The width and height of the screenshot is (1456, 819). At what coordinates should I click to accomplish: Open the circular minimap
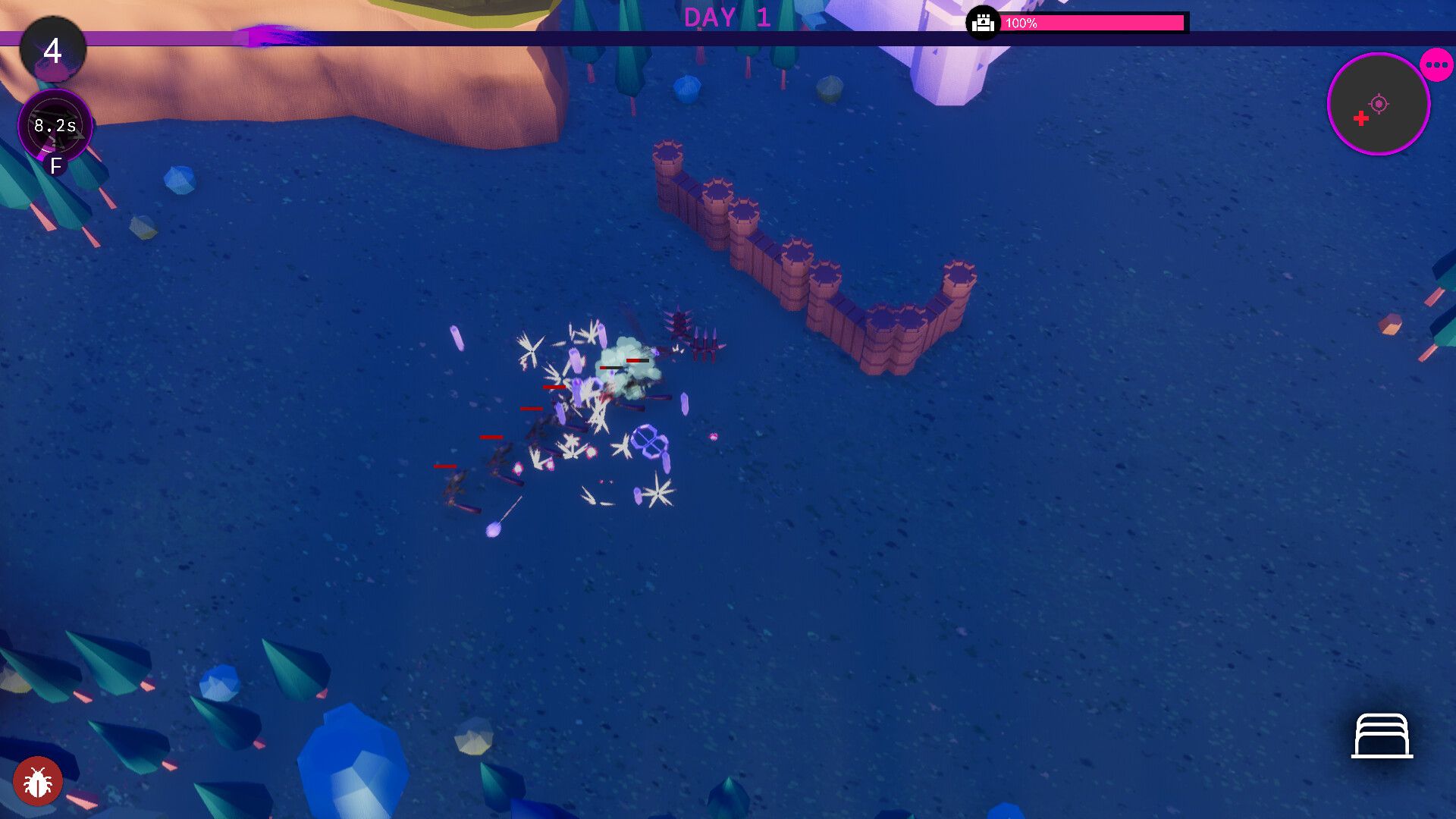[x=1378, y=105]
